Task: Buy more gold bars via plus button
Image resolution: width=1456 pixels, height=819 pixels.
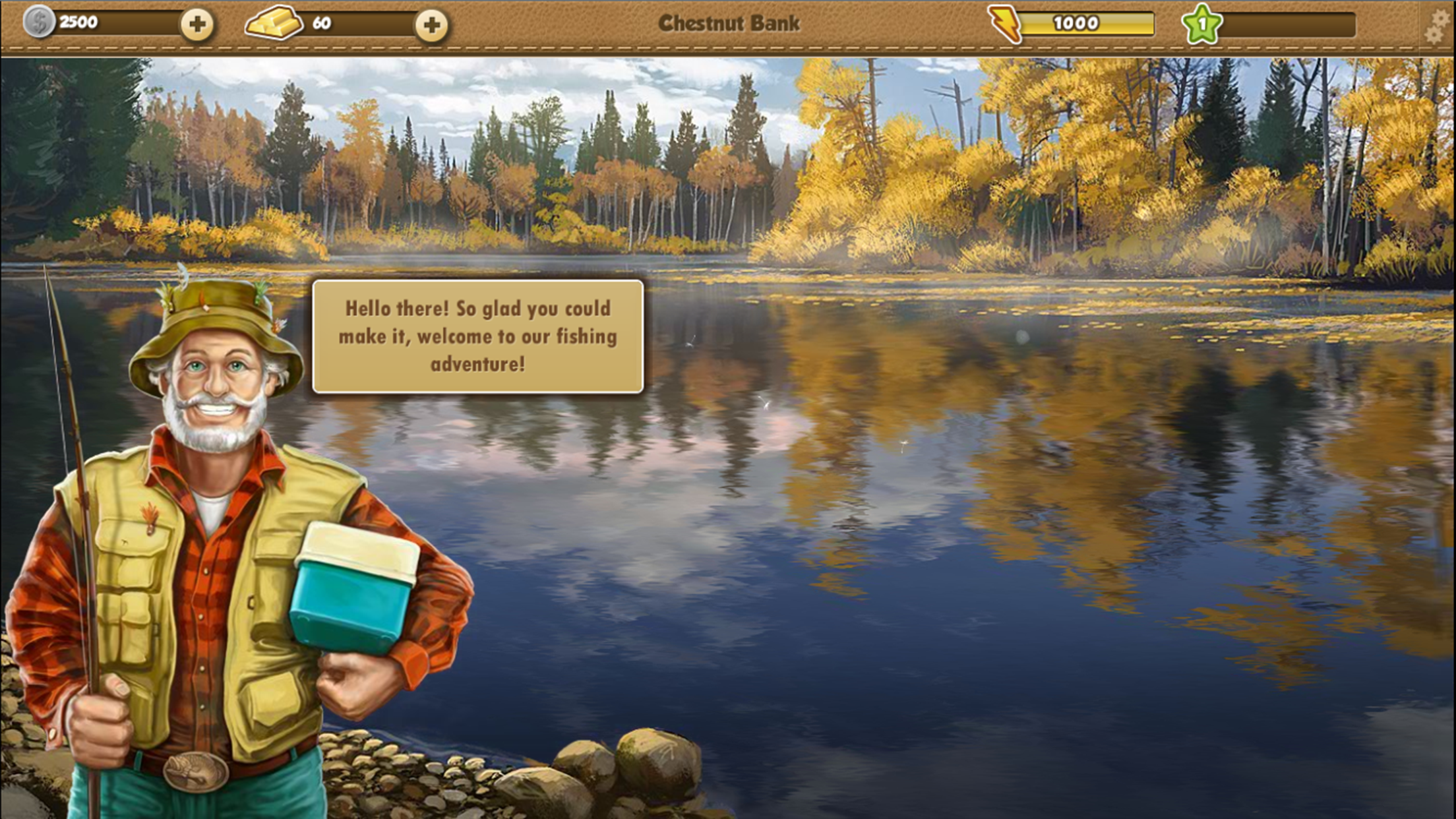Action: (431, 25)
